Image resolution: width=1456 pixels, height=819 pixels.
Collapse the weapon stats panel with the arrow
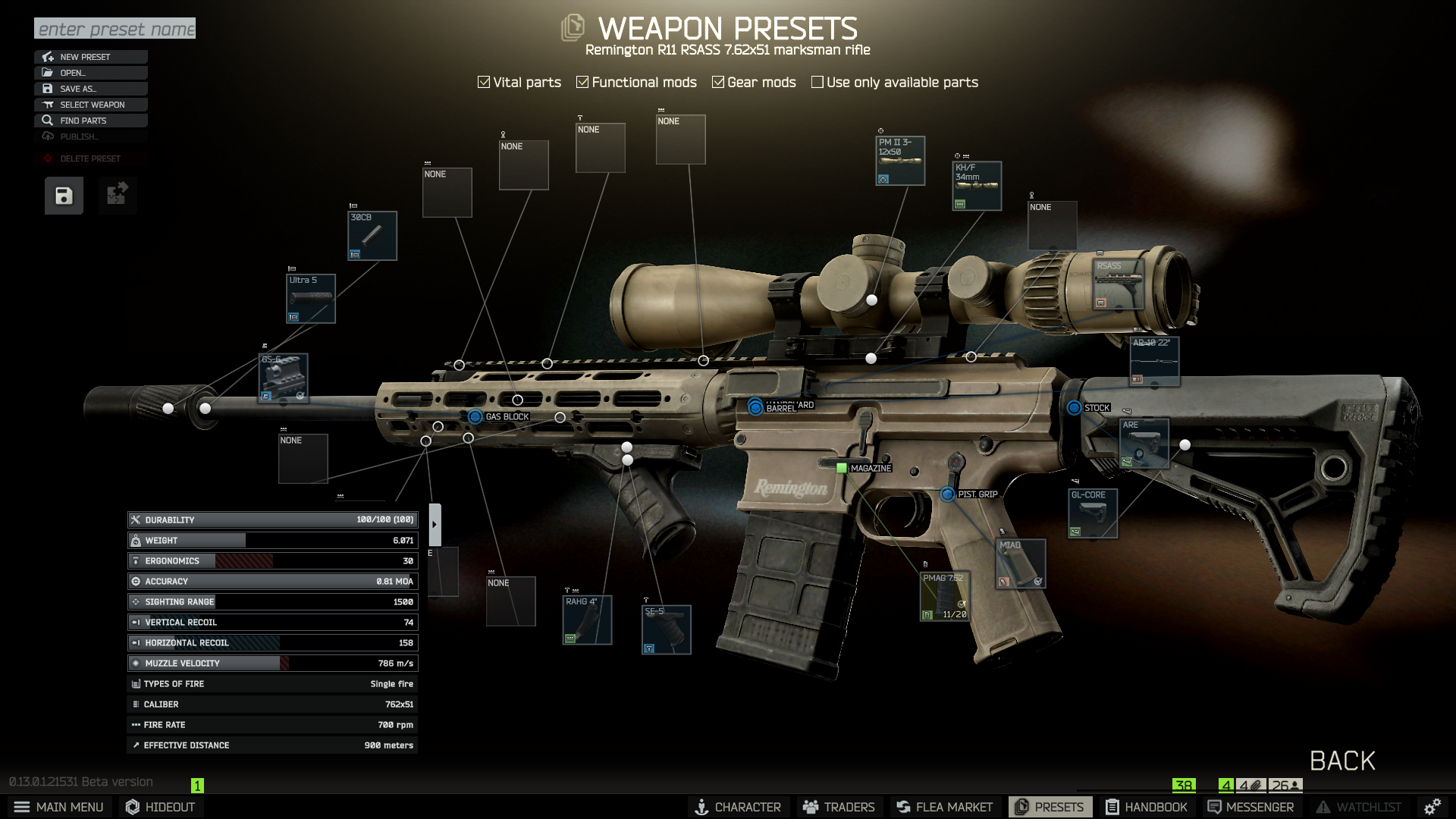[435, 522]
